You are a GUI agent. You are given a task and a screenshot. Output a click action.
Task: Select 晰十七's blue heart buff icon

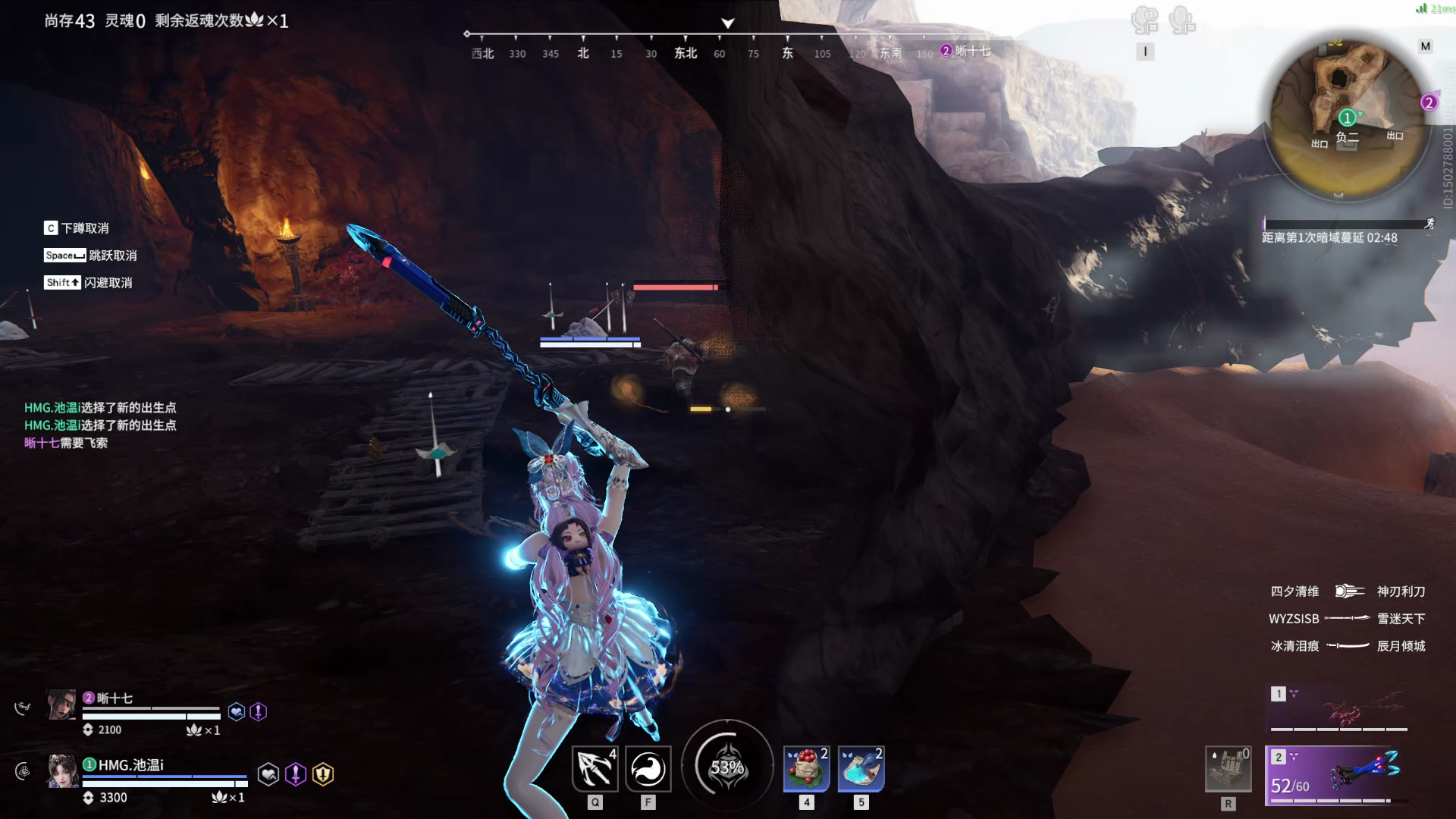237,711
